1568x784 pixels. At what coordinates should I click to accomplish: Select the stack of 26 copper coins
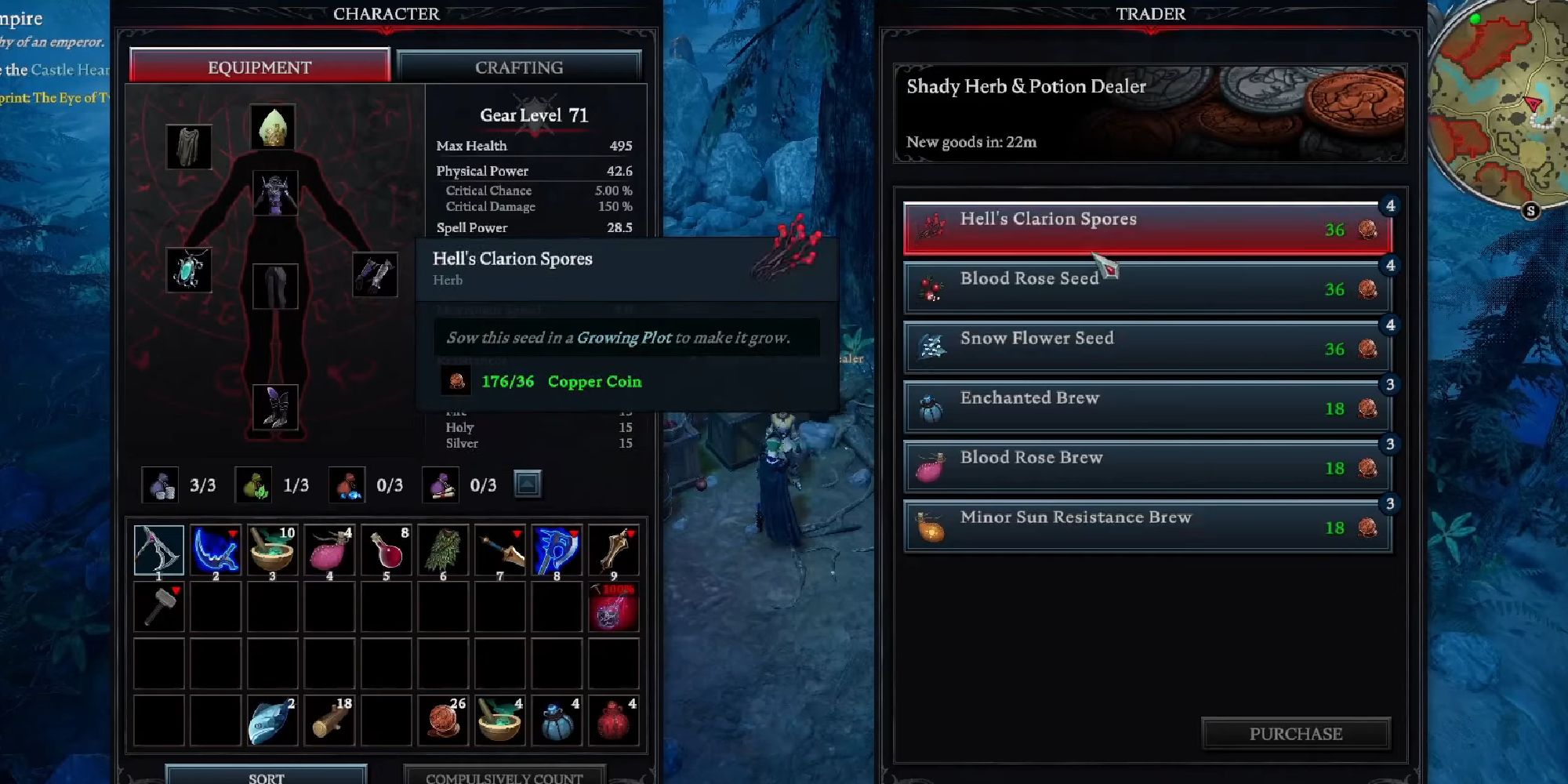[443, 719]
